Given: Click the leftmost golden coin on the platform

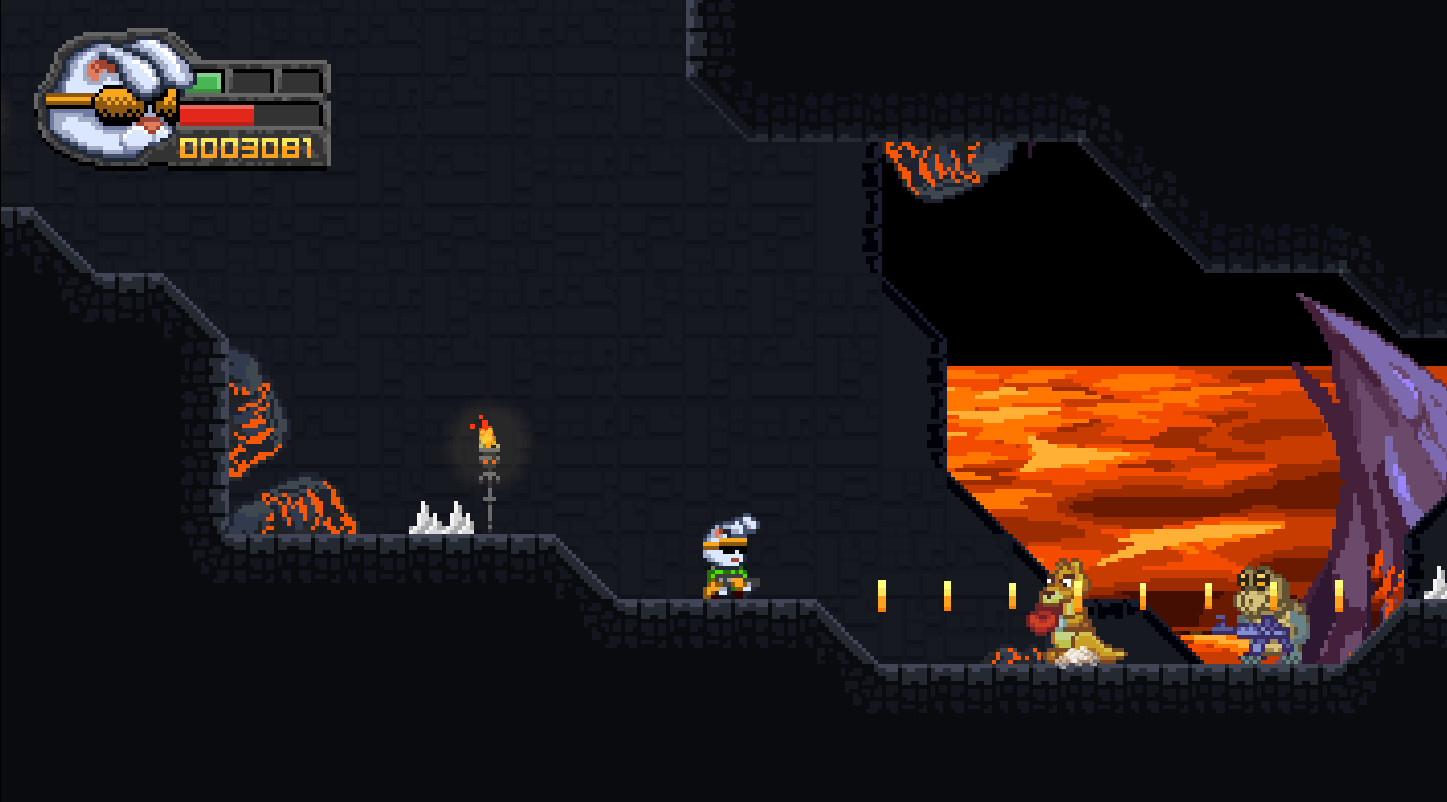Looking at the screenshot, I should 881,594.
